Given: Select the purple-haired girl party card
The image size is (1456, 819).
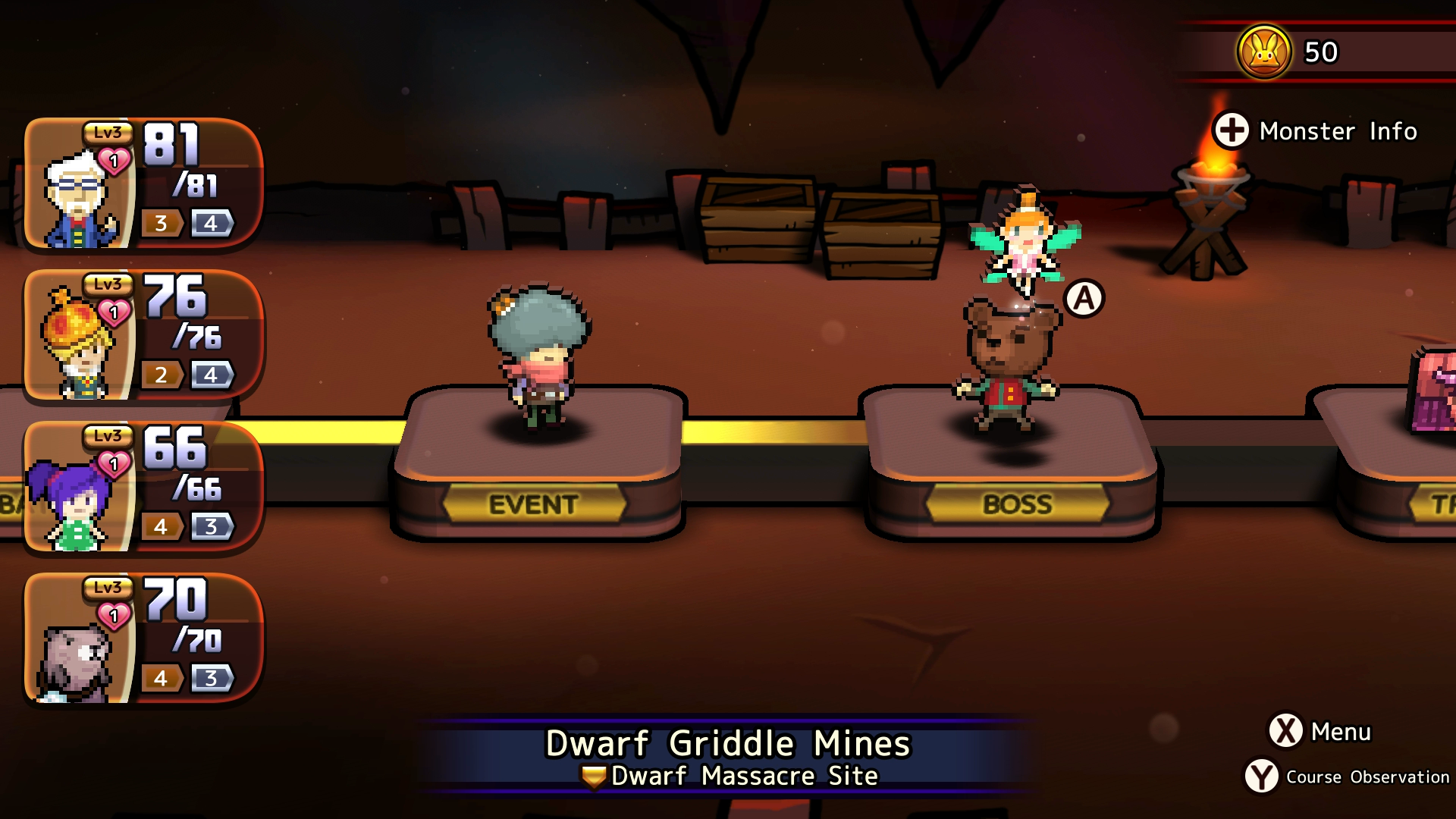Looking at the screenshot, I should pyautogui.click(x=143, y=487).
